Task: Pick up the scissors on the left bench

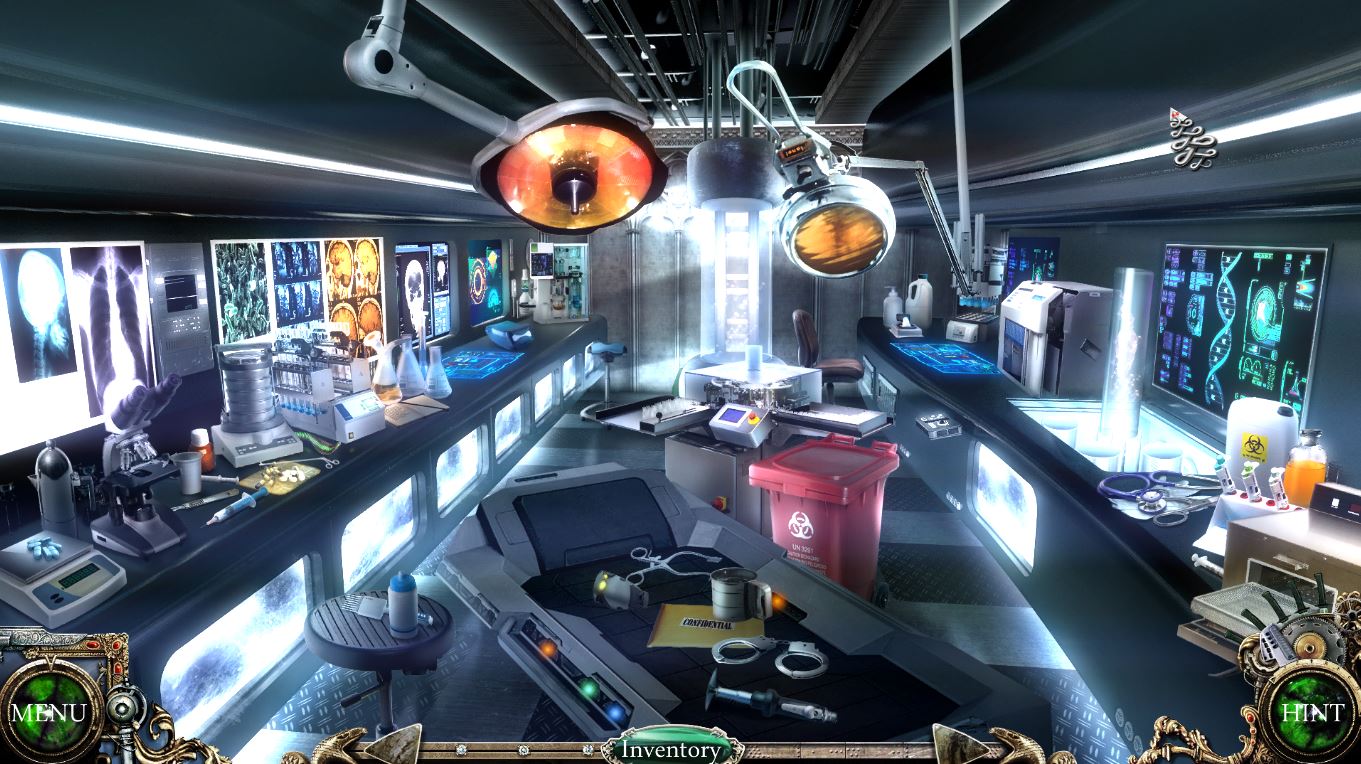Action: coord(330,463)
